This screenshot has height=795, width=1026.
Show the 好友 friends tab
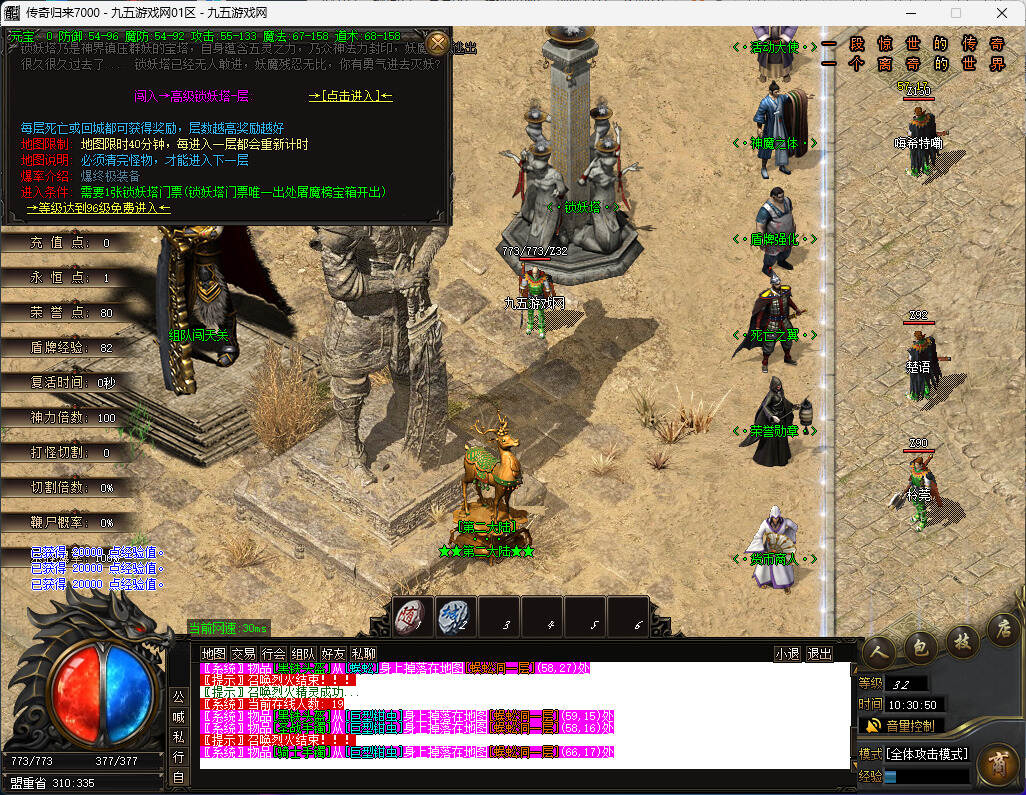click(x=333, y=653)
